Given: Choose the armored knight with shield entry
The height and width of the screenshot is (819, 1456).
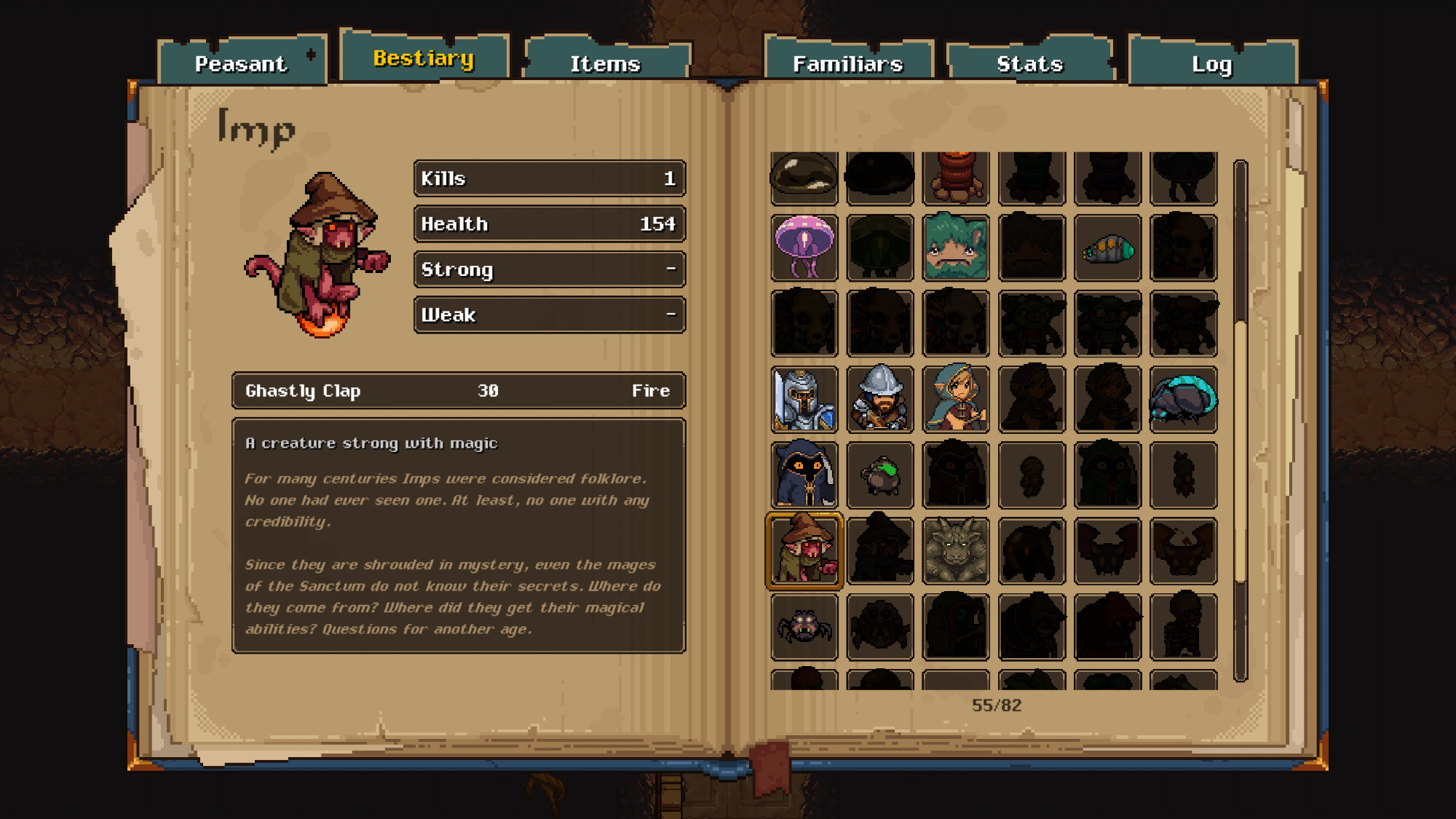Looking at the screenshot, I should click(804, 399).
